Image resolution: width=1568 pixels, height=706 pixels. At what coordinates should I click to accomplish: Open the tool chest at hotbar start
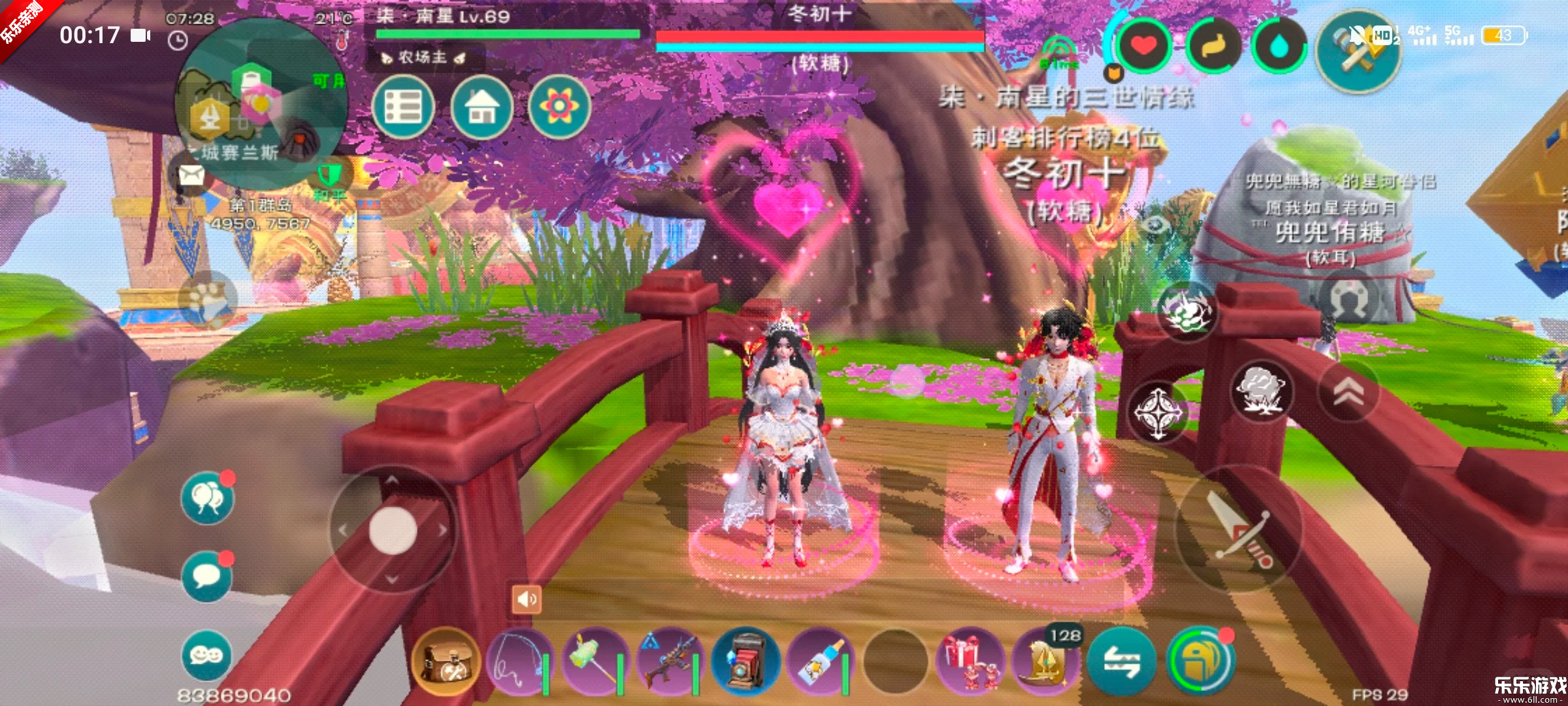(x=446, y=662)
